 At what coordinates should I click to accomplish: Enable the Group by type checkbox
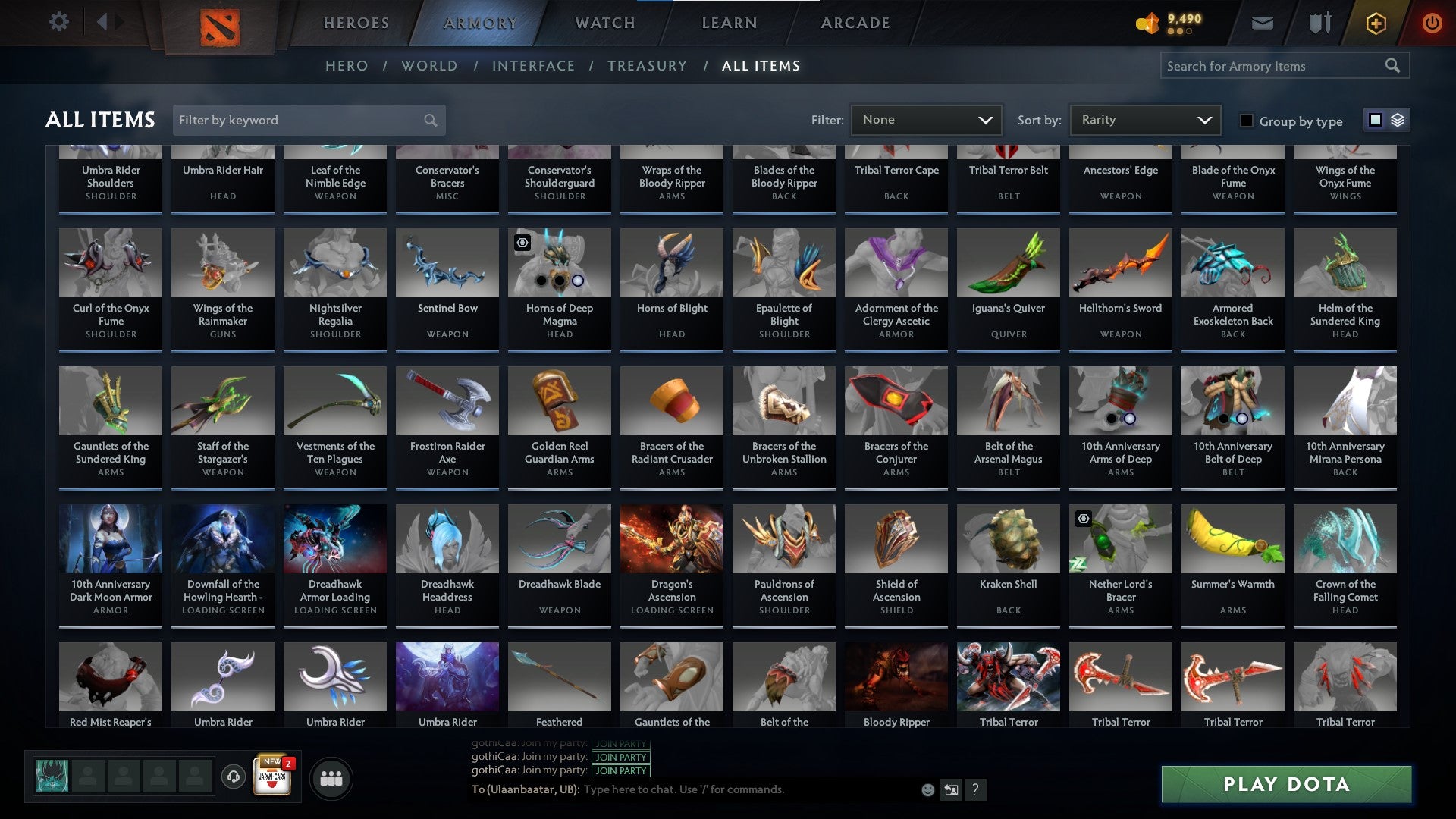coord(1247,120)
